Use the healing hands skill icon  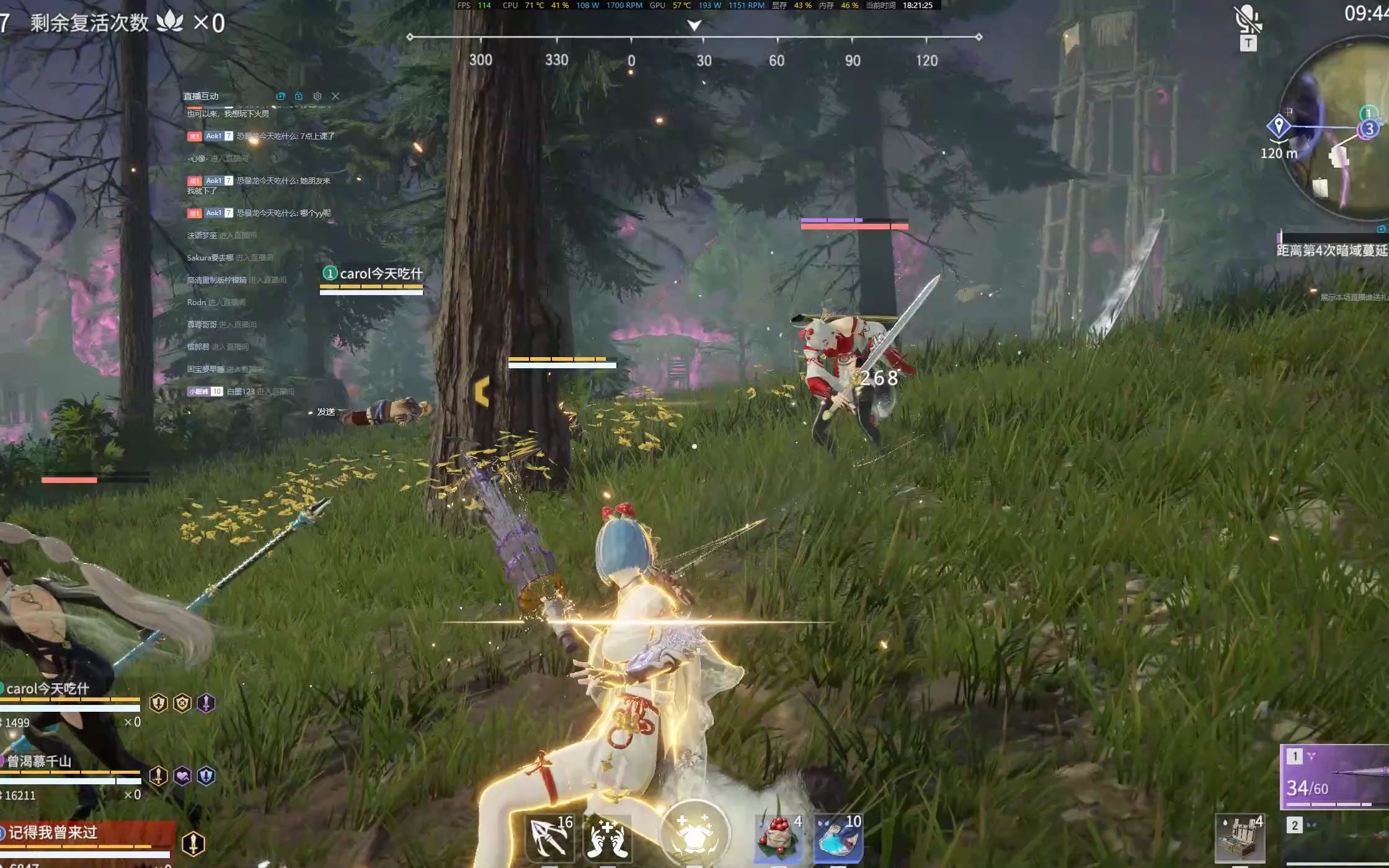(x=608, y=838)
